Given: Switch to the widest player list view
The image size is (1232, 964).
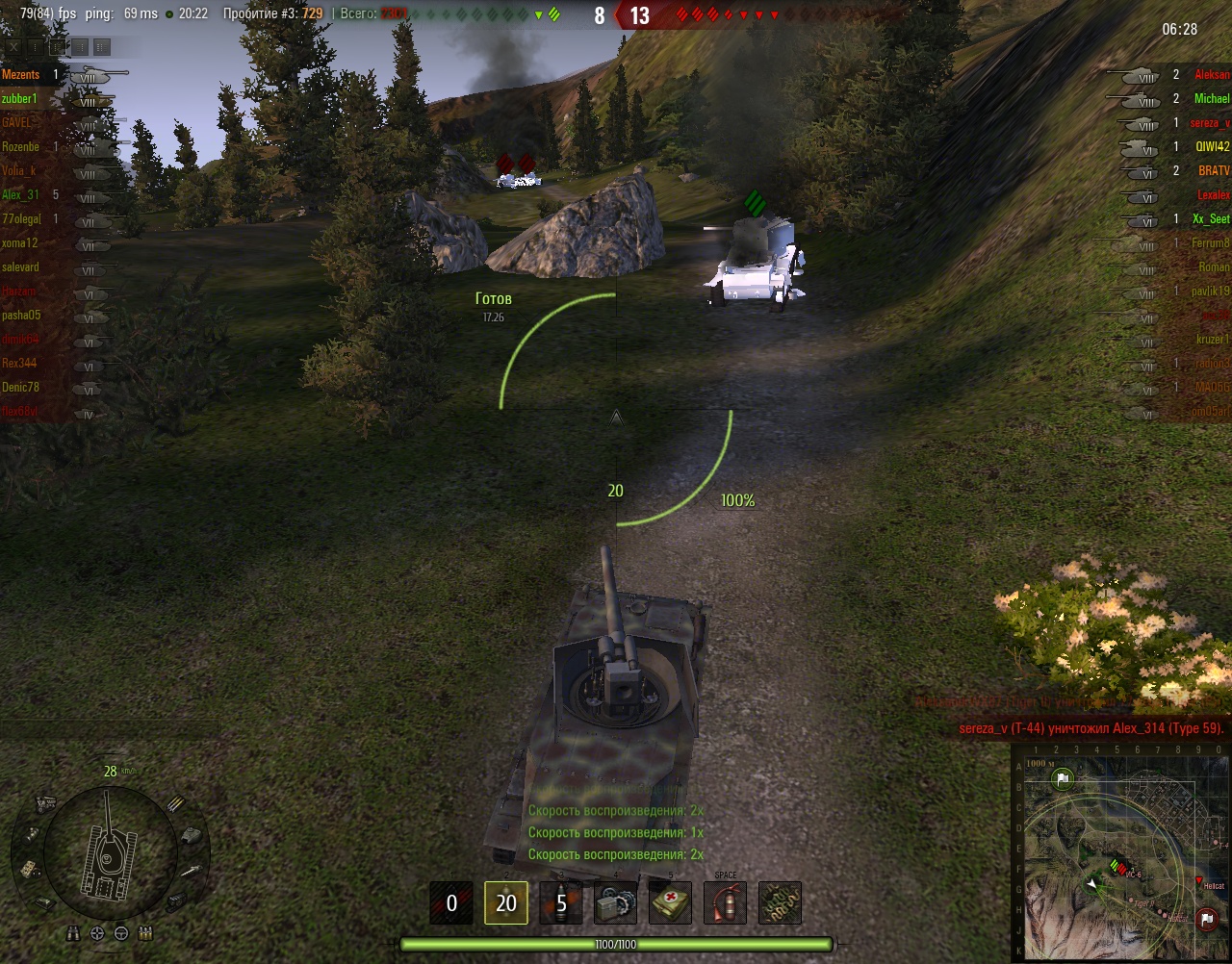Looking at the screenshot, I should click(x=102, y=46).
